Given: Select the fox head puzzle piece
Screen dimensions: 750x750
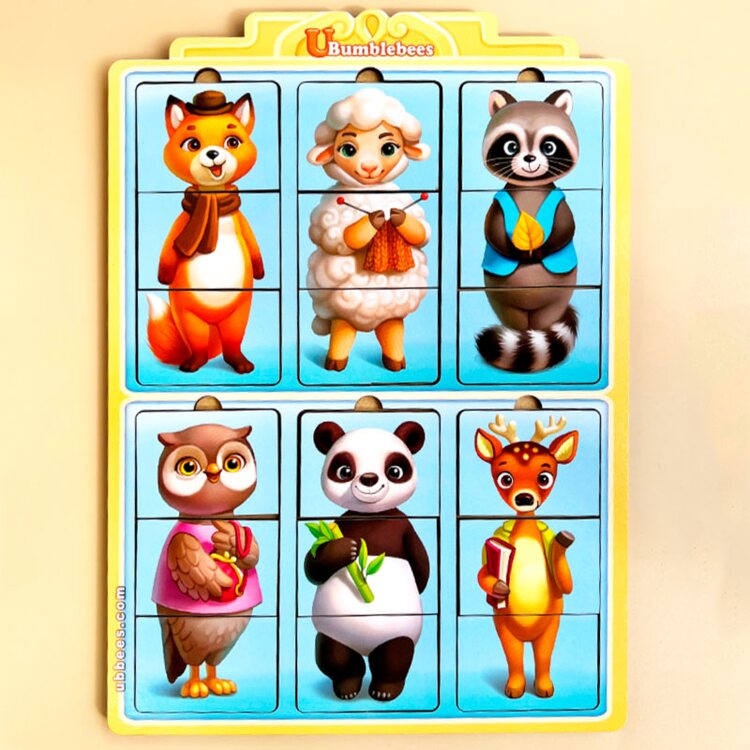Looking at the screenshot, I should [x=208, y=137].
